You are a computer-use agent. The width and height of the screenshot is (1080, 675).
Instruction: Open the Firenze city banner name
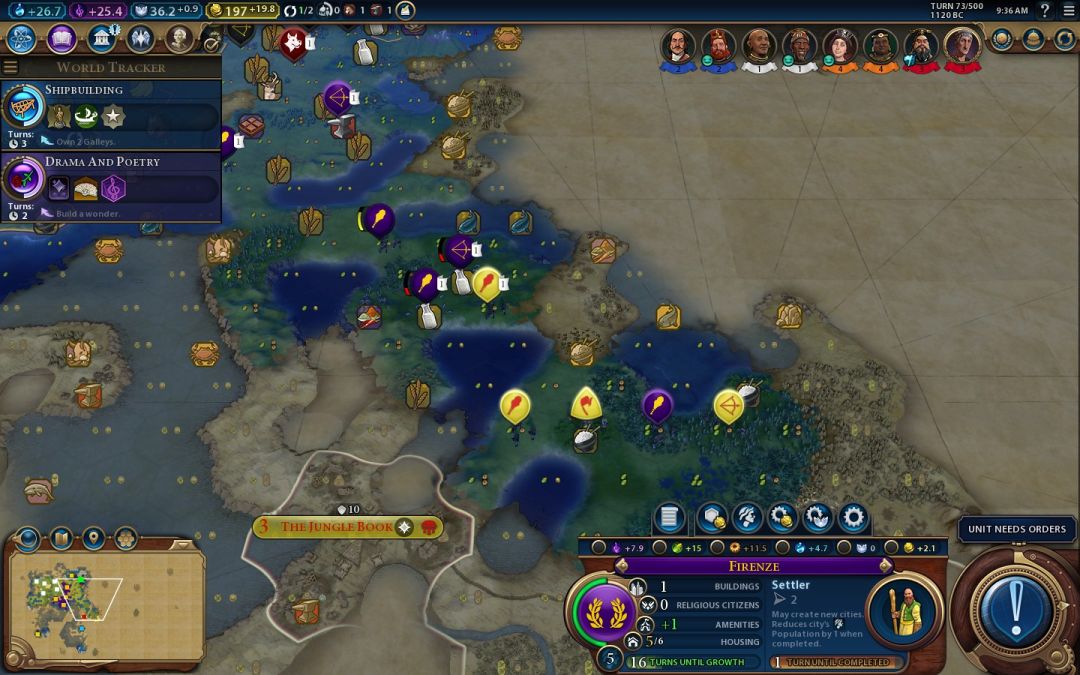(753, 566)
